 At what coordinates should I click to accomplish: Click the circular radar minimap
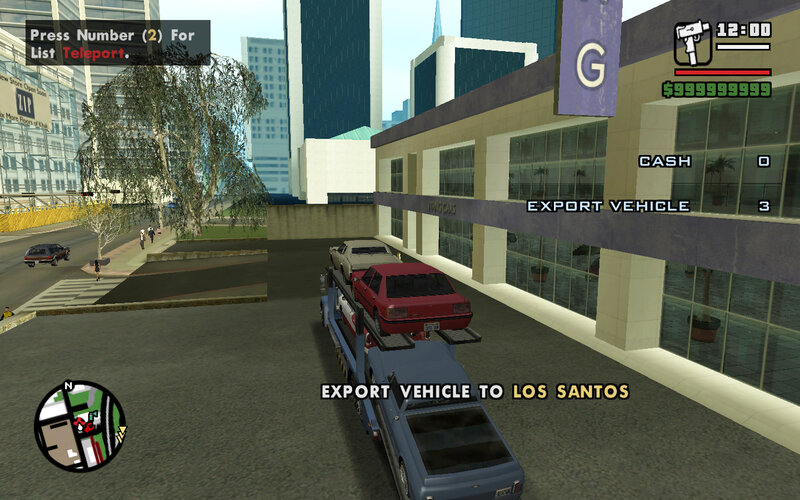tap(80, 426)
